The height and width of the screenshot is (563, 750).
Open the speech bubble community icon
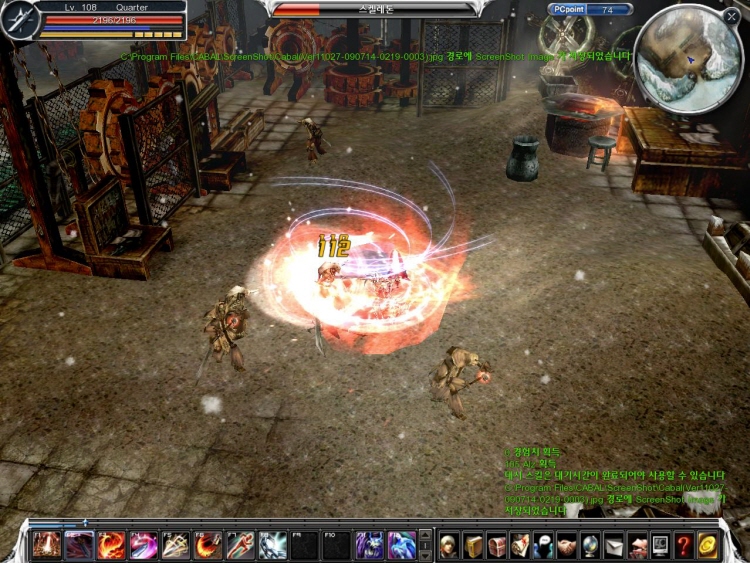click(543, 546)
